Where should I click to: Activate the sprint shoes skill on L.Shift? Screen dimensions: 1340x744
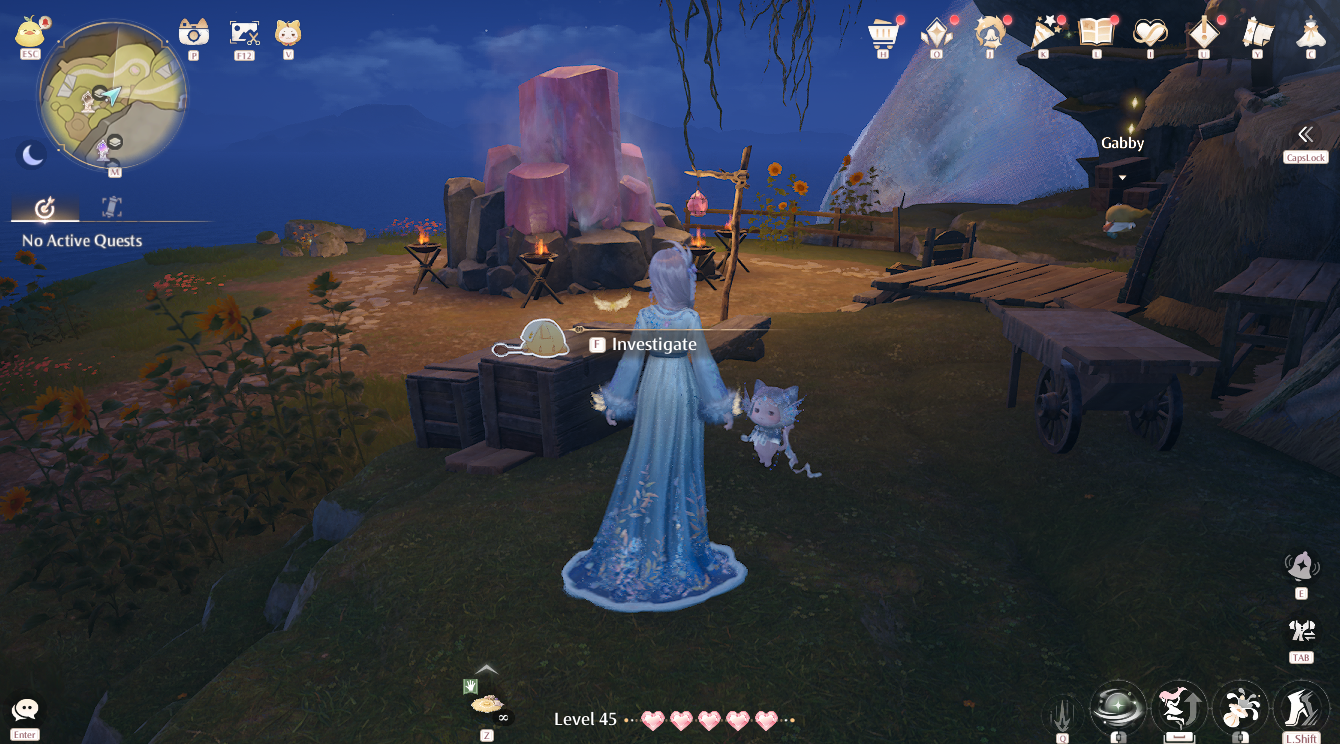pyautogui.click(x=1301, y=707)
